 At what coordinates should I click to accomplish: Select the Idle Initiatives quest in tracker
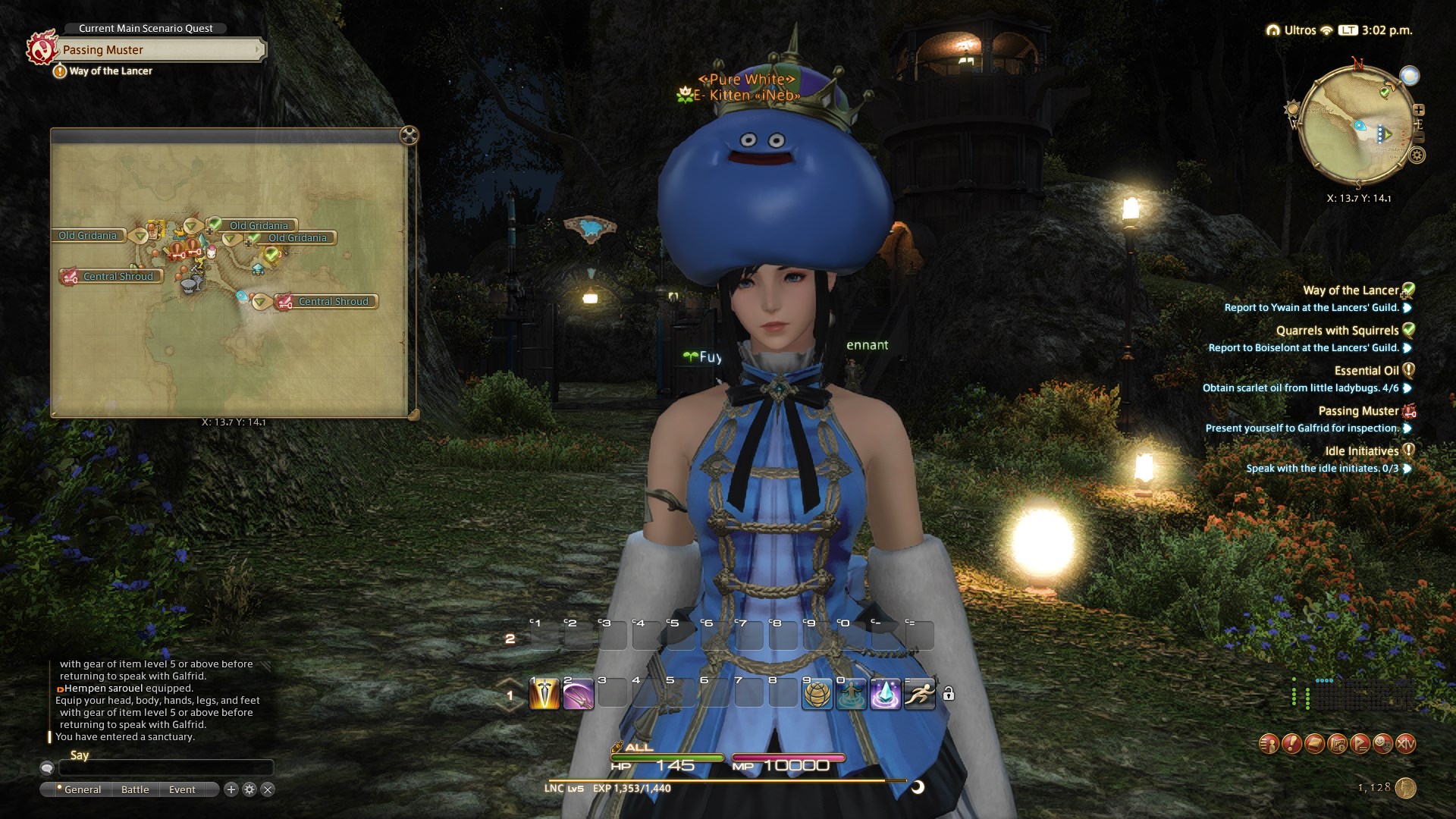click(1361, 451)
